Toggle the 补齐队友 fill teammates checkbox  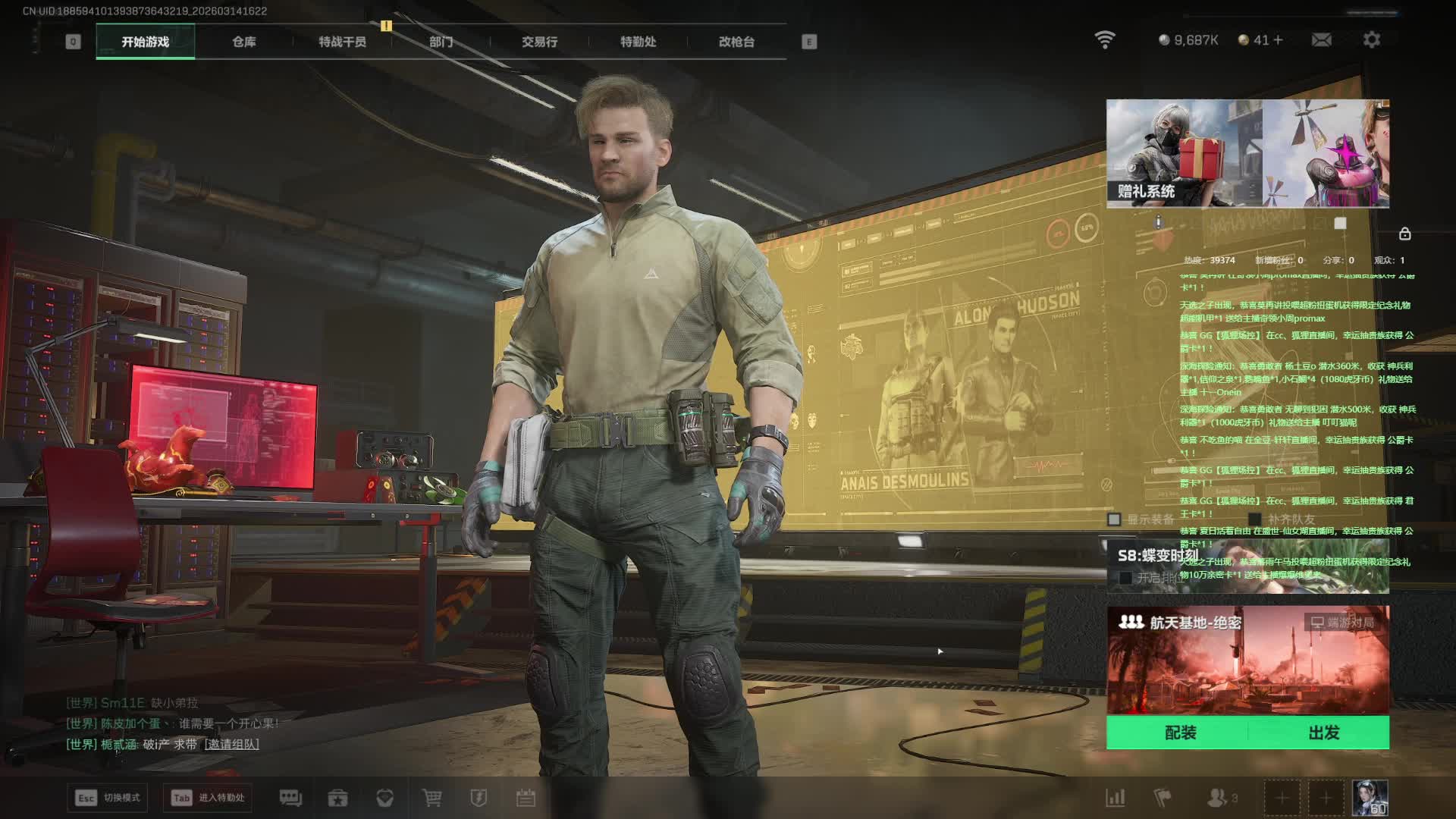[1255, 519]
